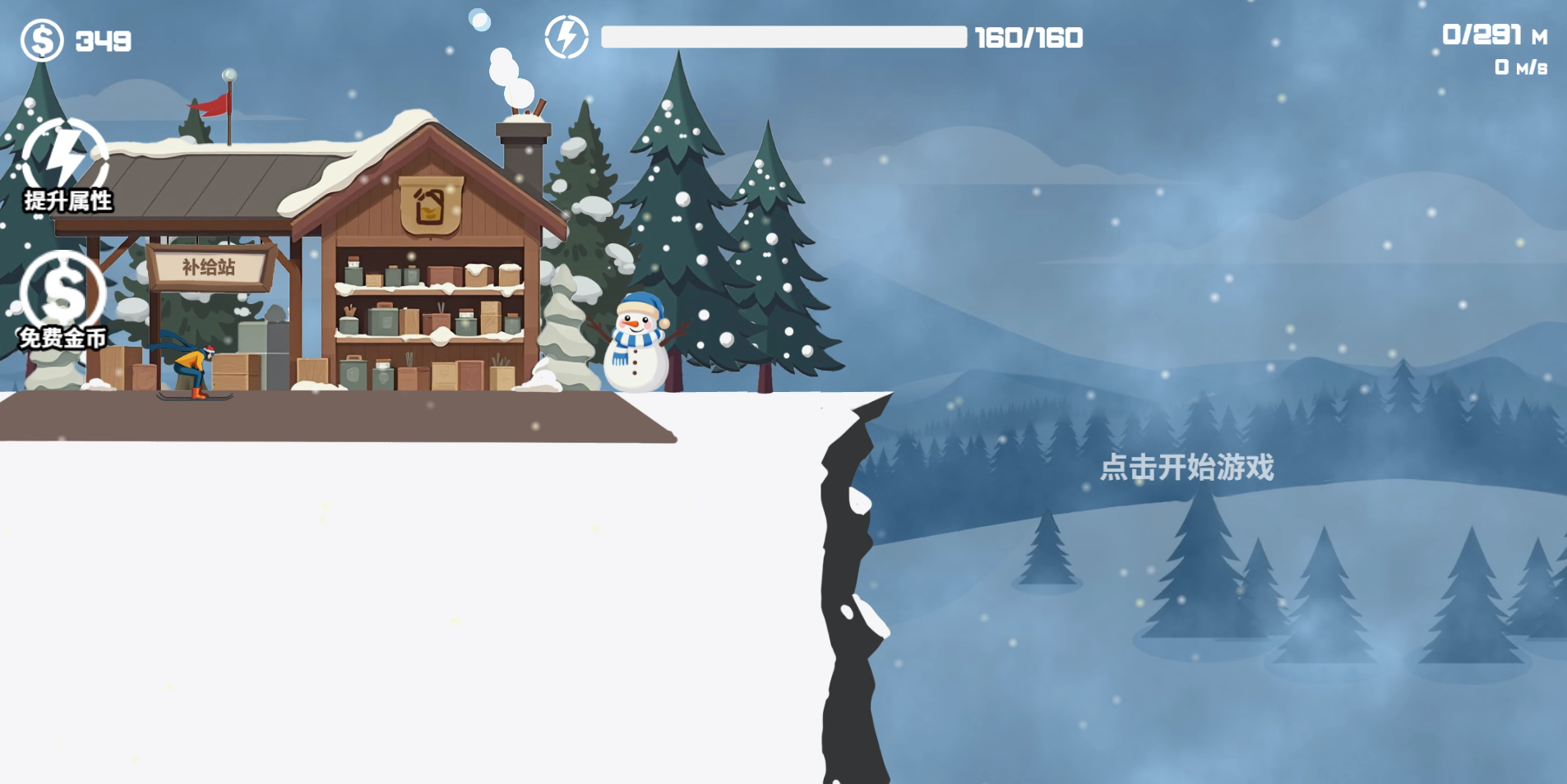Viewport: 1567px width, 784px height.
Task: Tap the 160/160 energy counter
Action: pyautogui.click(x=1026, y=38)
